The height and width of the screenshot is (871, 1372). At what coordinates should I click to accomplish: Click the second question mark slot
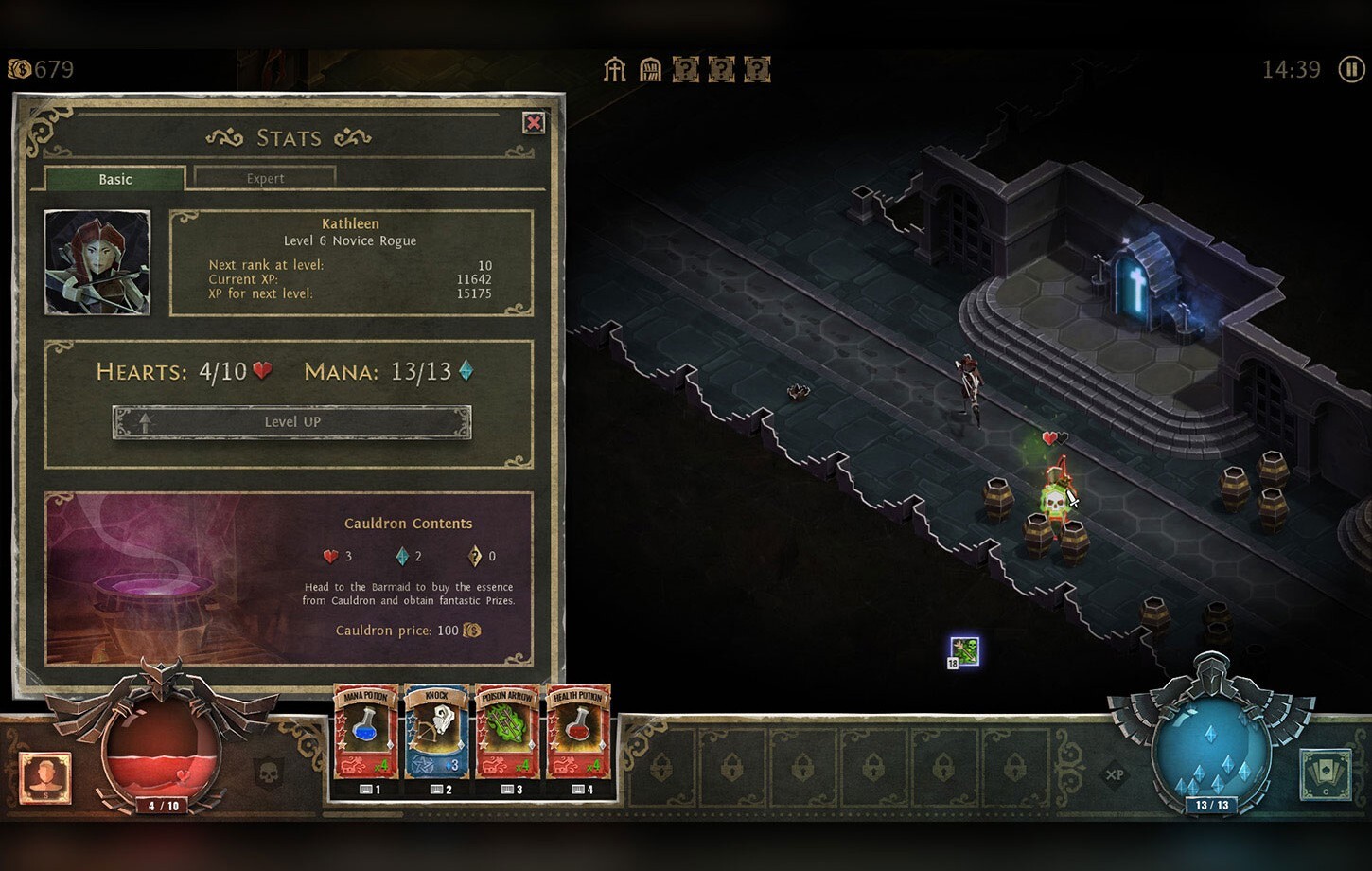tap(721, 68)
